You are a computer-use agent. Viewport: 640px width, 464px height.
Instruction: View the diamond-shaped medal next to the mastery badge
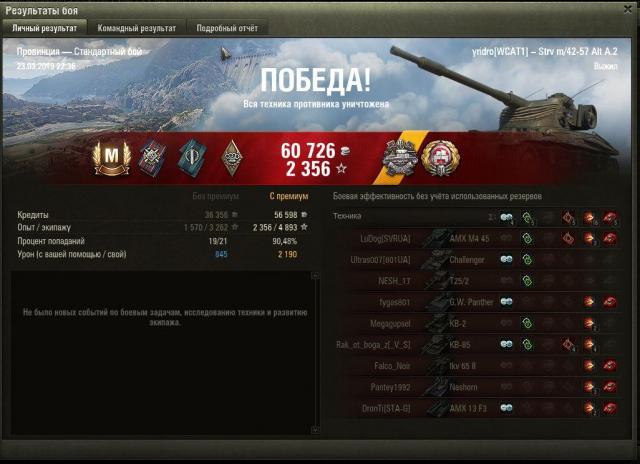pyautogui.click(x=231, y=158)
